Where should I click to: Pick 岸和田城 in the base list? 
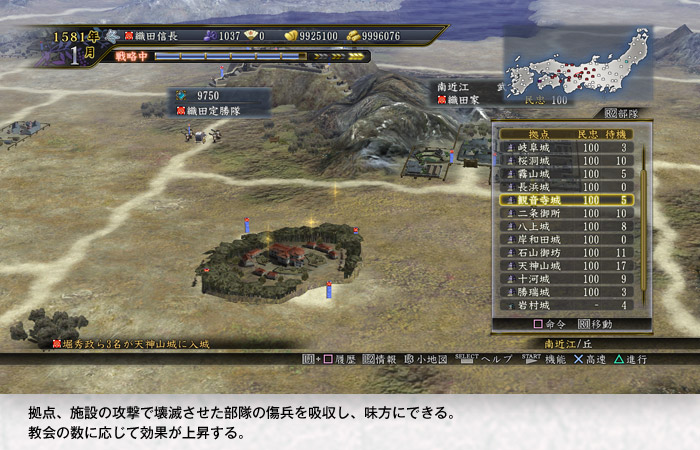point(566,239)
